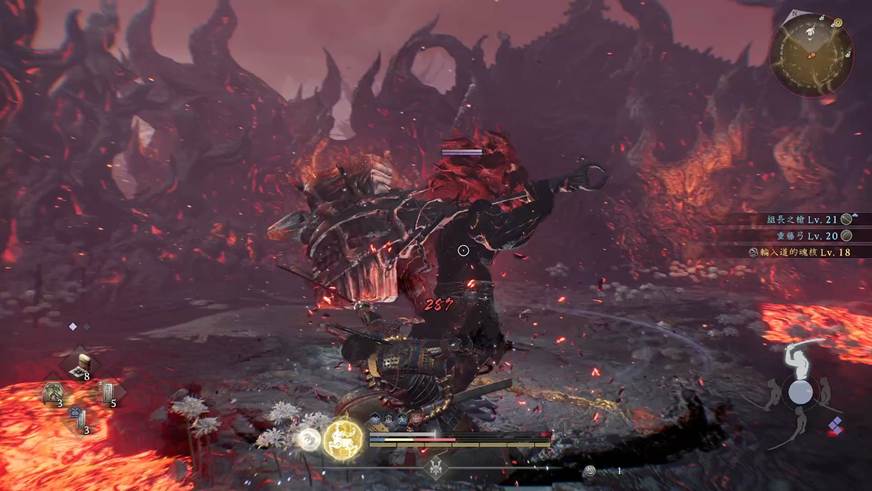Select the bottom quick item with count 3

81,421
